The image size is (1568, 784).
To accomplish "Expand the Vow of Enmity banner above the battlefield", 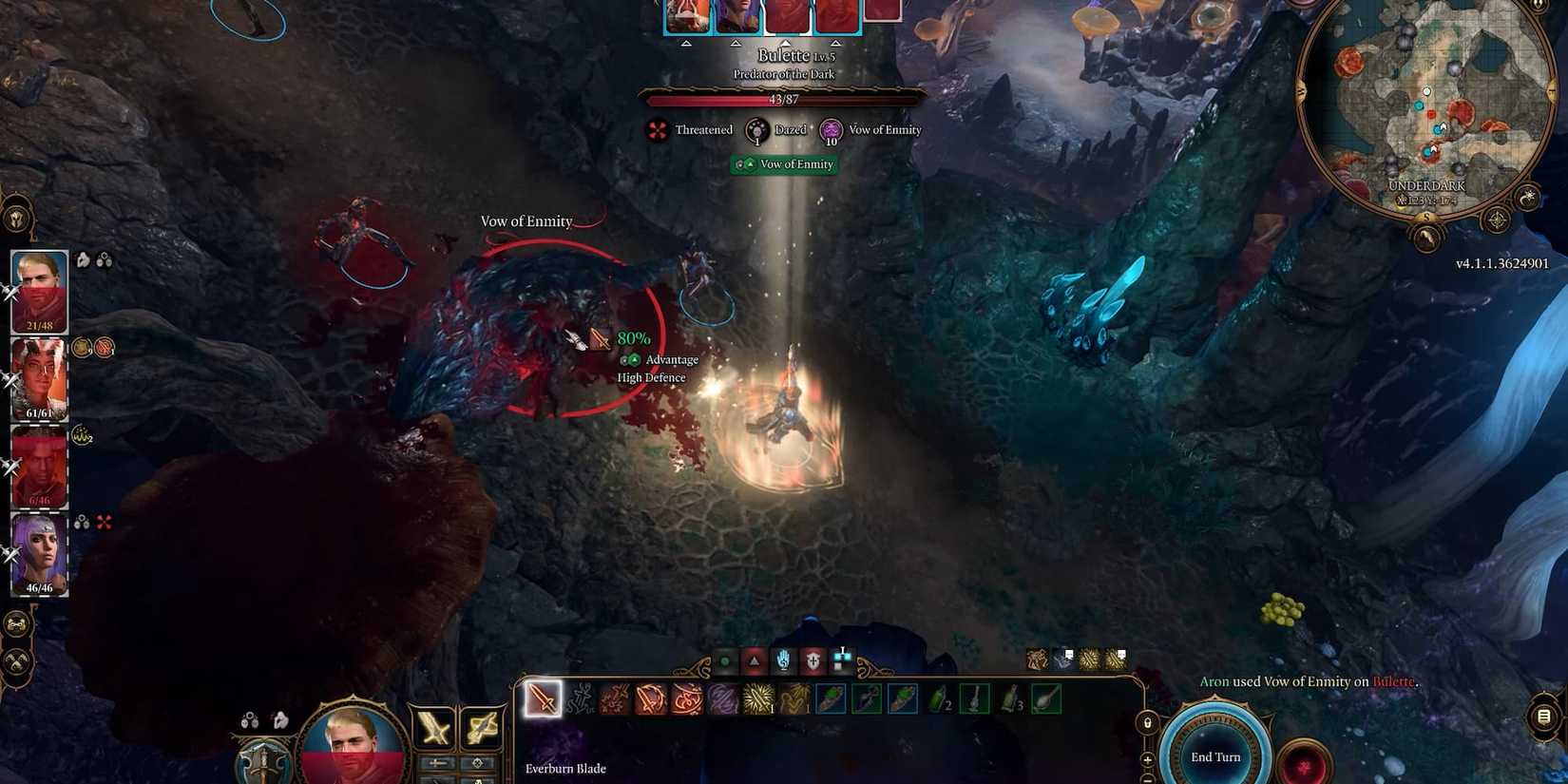I will click(786, 164).
